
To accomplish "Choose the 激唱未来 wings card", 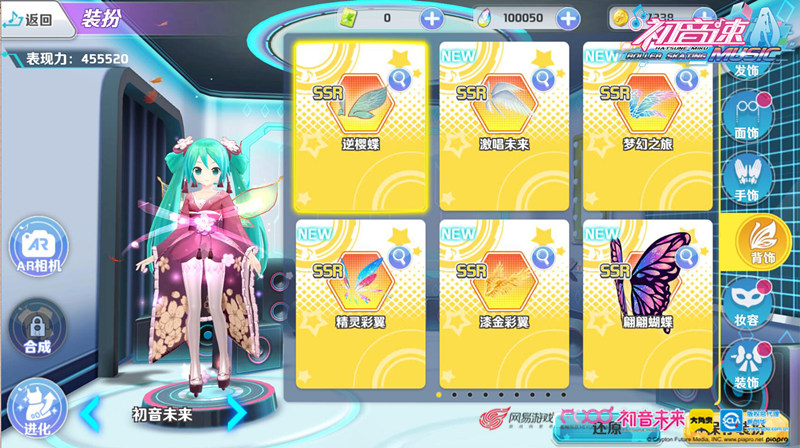I will tap(504, 124).
